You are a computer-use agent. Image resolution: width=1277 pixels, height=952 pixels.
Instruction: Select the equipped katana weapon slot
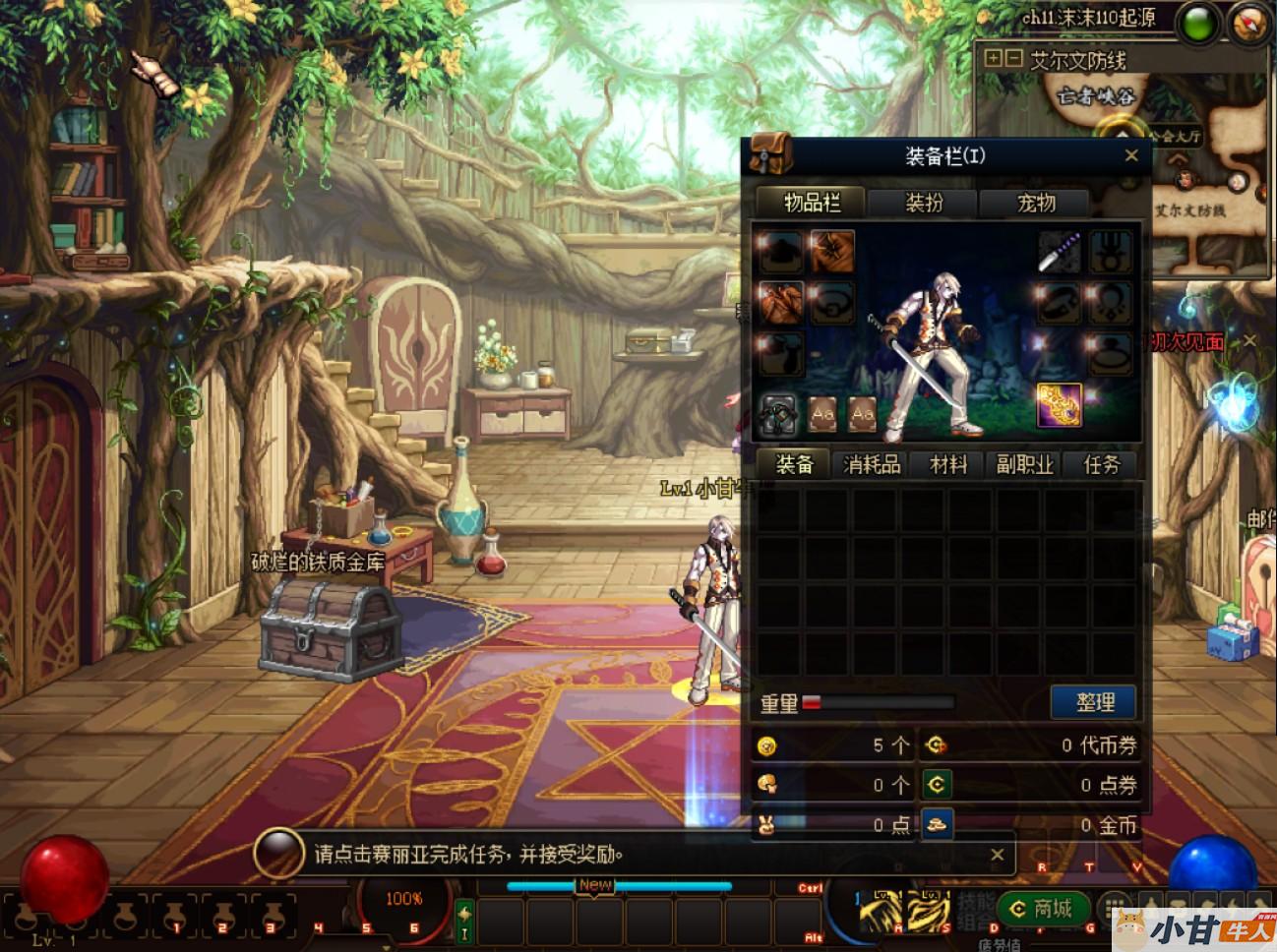[x=1060, y=252]
